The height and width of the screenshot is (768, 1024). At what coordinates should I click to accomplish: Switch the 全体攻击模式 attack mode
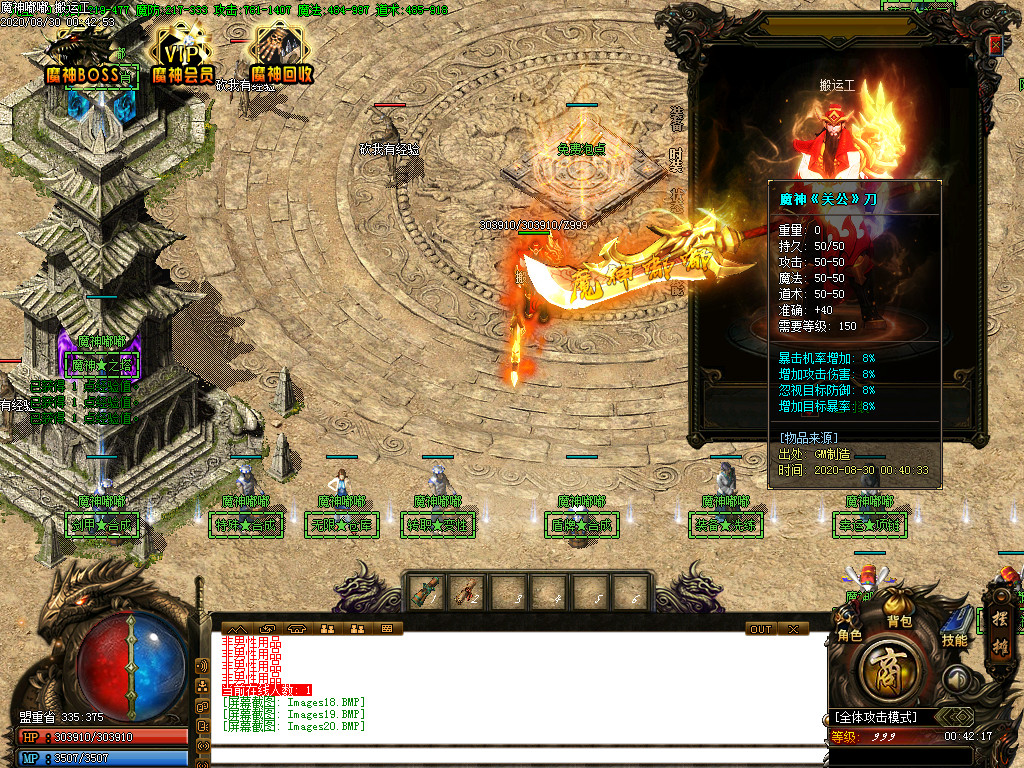tap(882, 717)
